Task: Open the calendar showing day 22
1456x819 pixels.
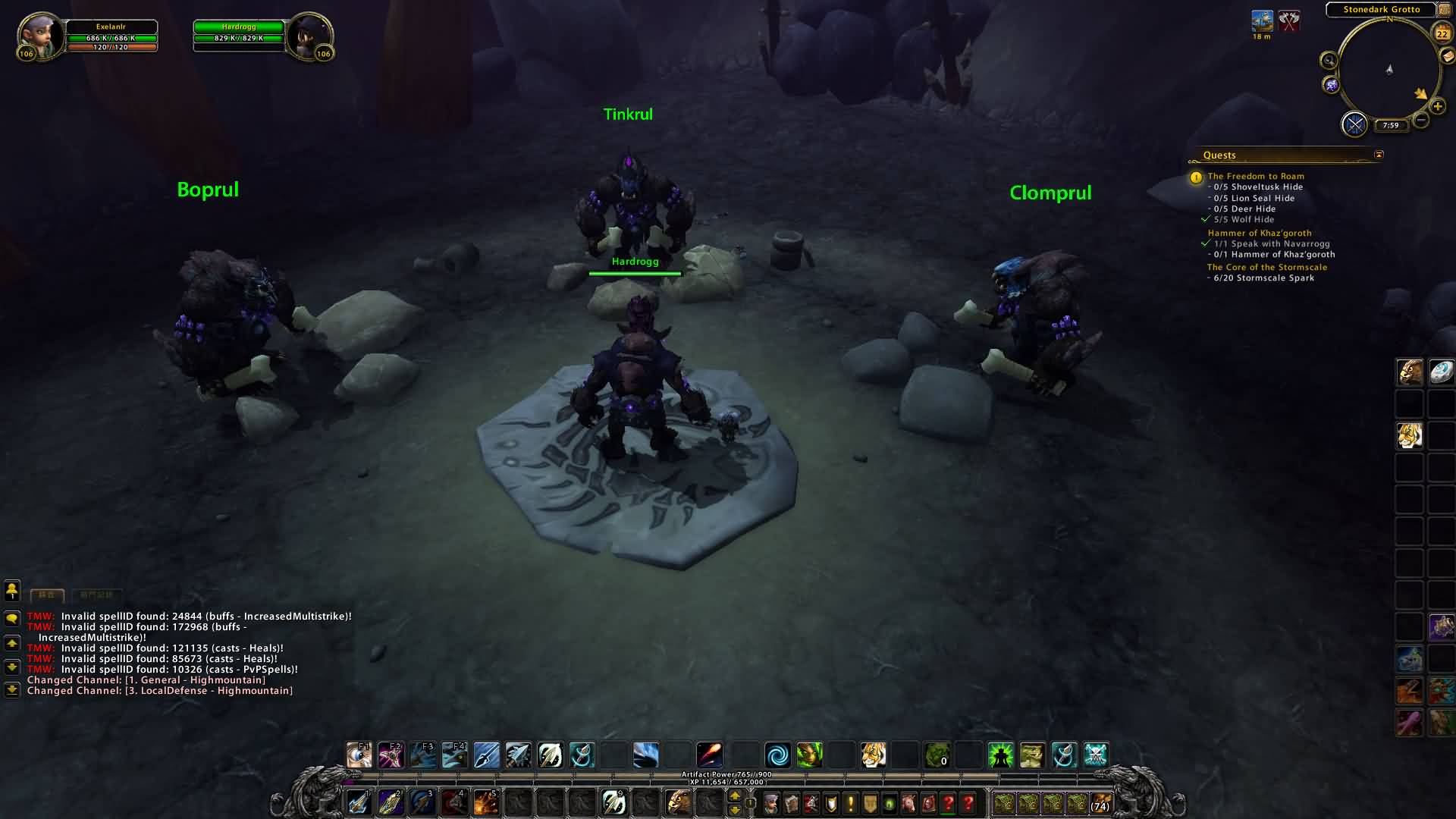Action: click(1442, 33)
